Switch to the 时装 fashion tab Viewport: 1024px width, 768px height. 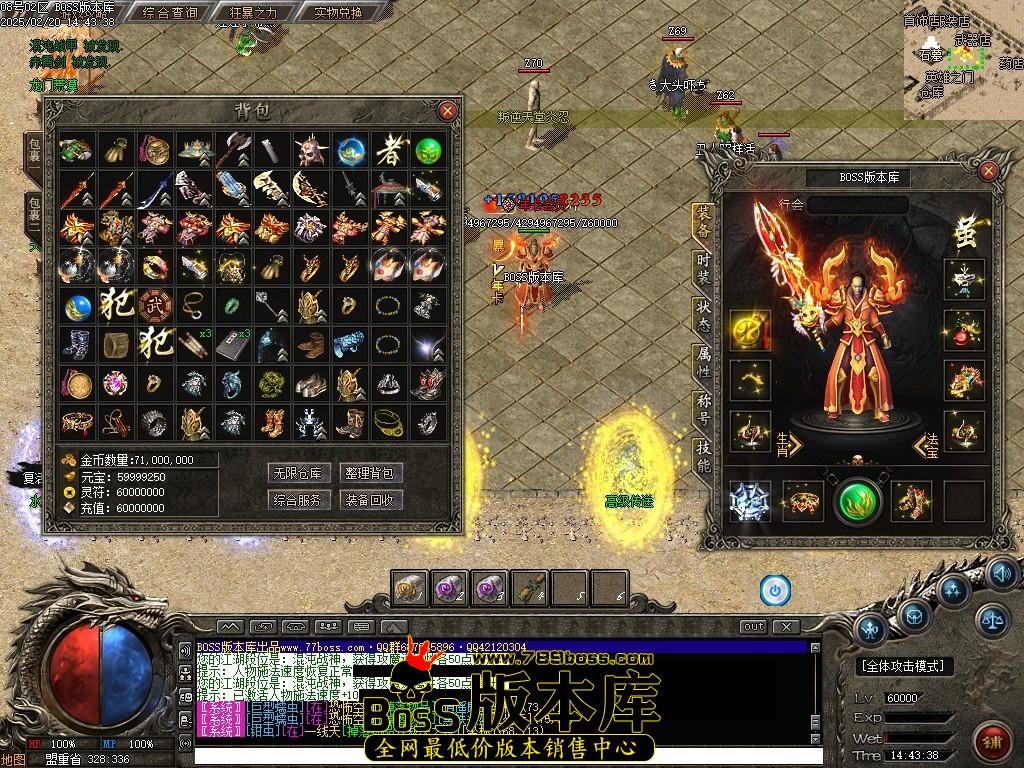pyautogui.click(x=704, y=267)
